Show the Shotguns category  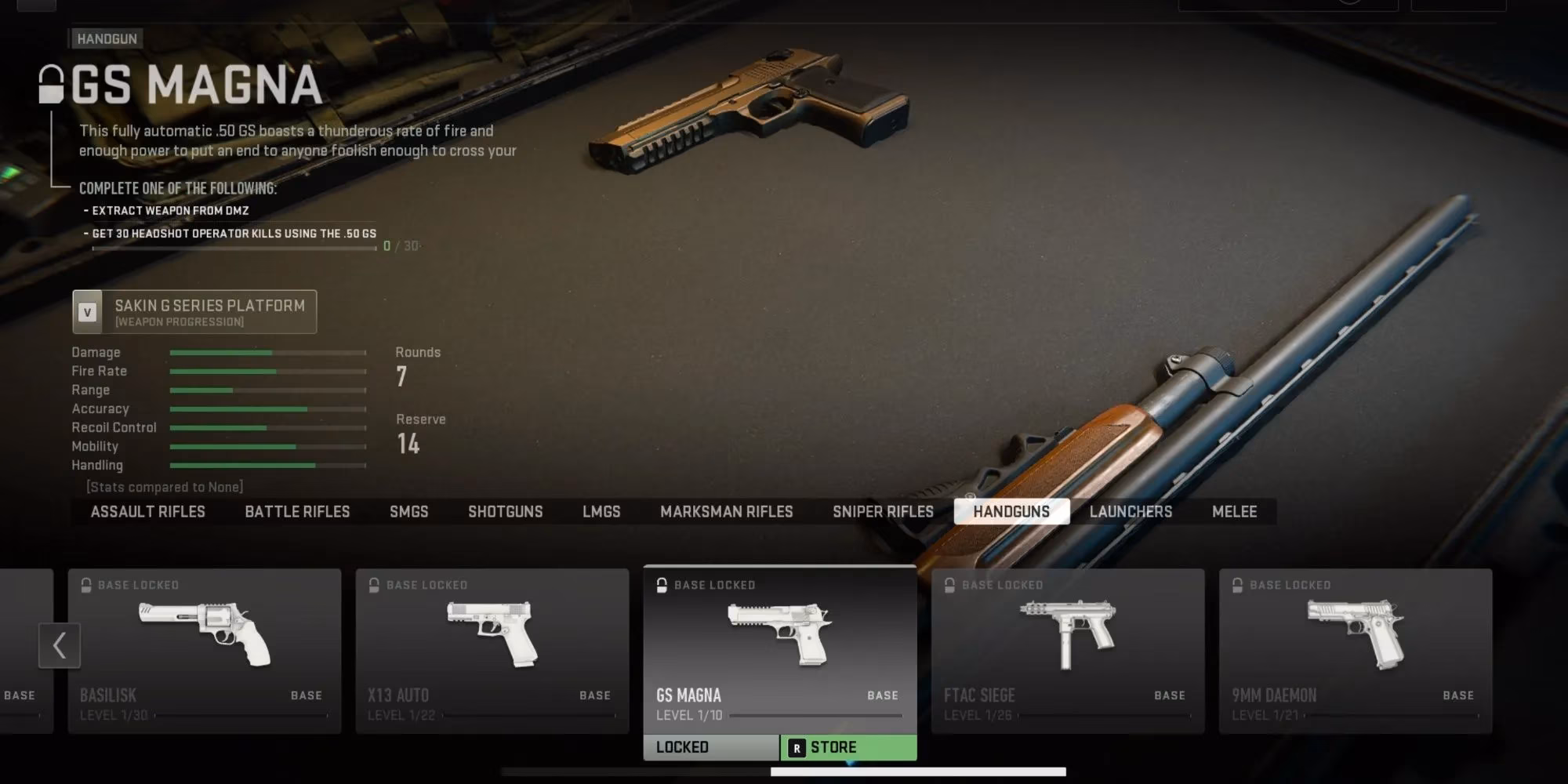coord(505,512)
